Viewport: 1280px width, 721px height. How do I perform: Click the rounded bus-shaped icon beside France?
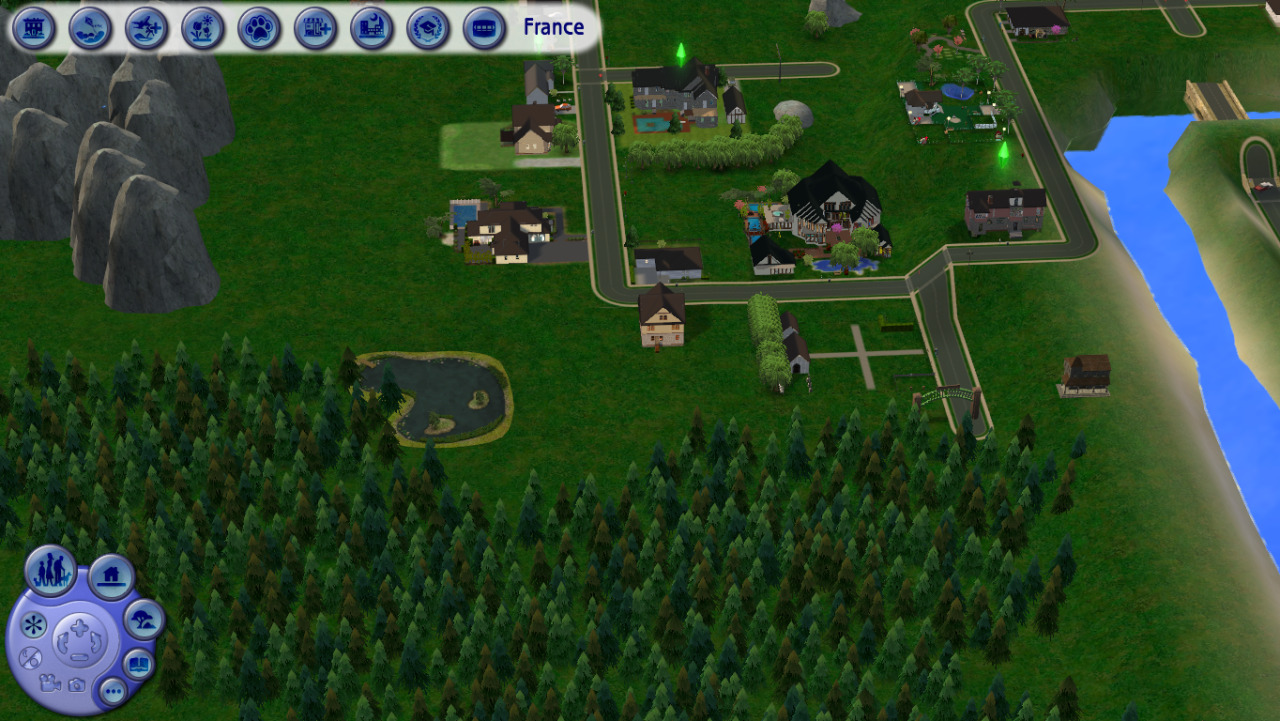tap(484, 28)
